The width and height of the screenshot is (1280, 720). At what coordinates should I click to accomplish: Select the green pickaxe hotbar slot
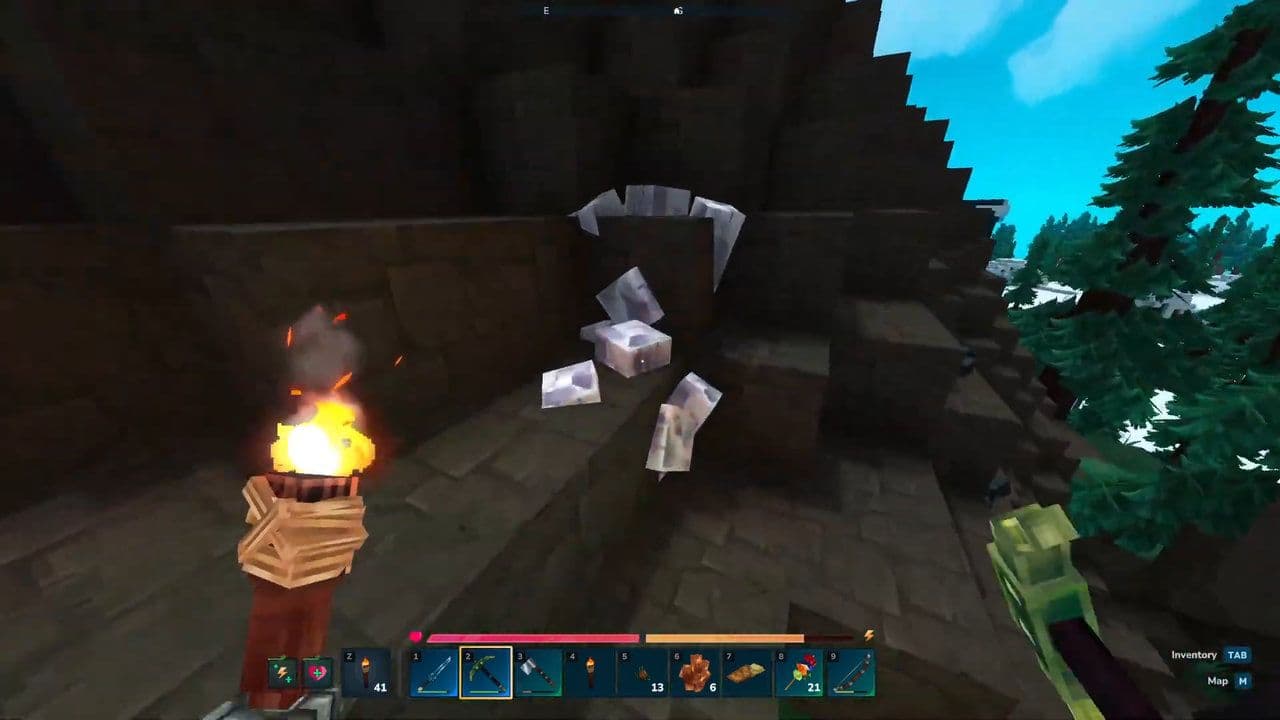486,673
